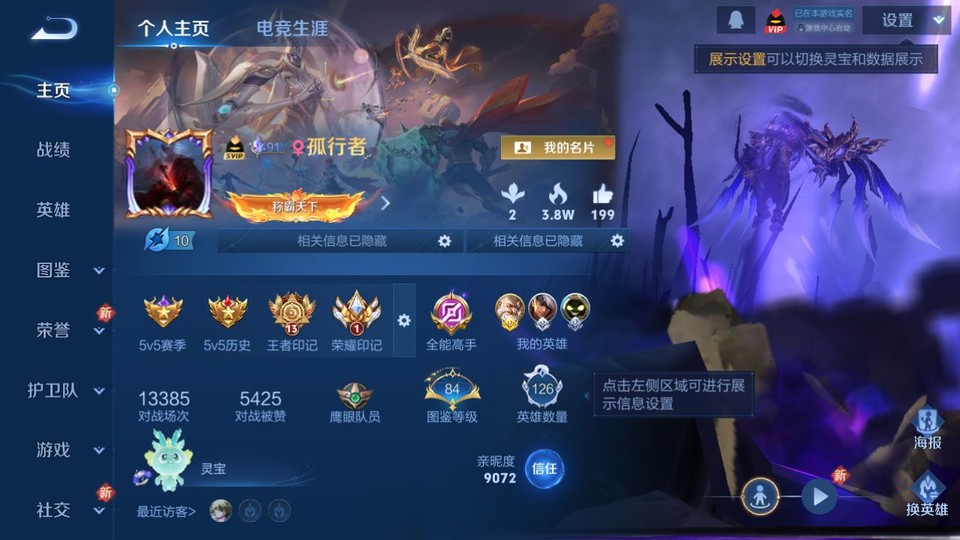Tap the 信任 intimacy button

(544, 468)
